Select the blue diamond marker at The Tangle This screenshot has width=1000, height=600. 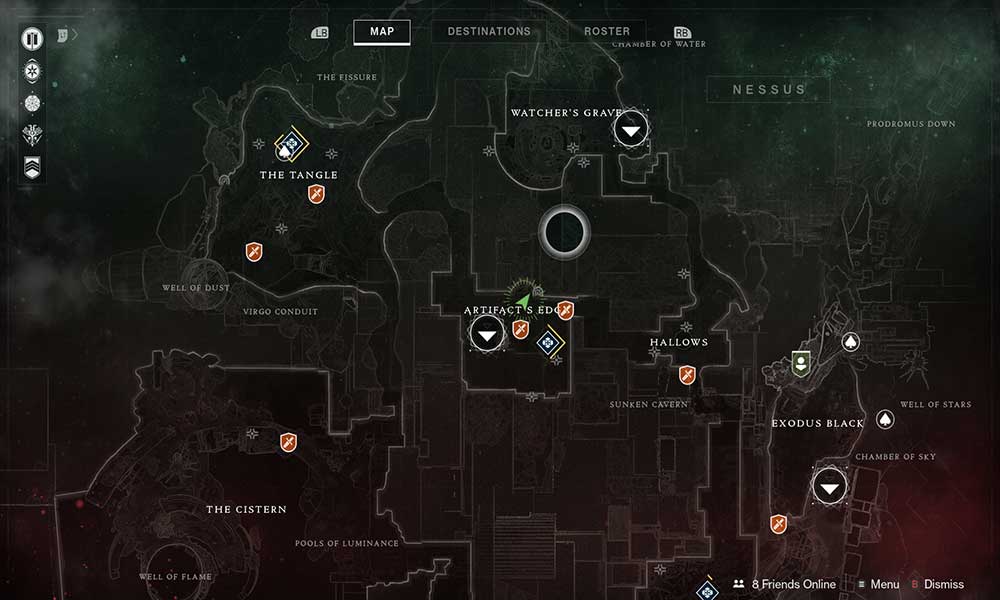tap(291, 145)
